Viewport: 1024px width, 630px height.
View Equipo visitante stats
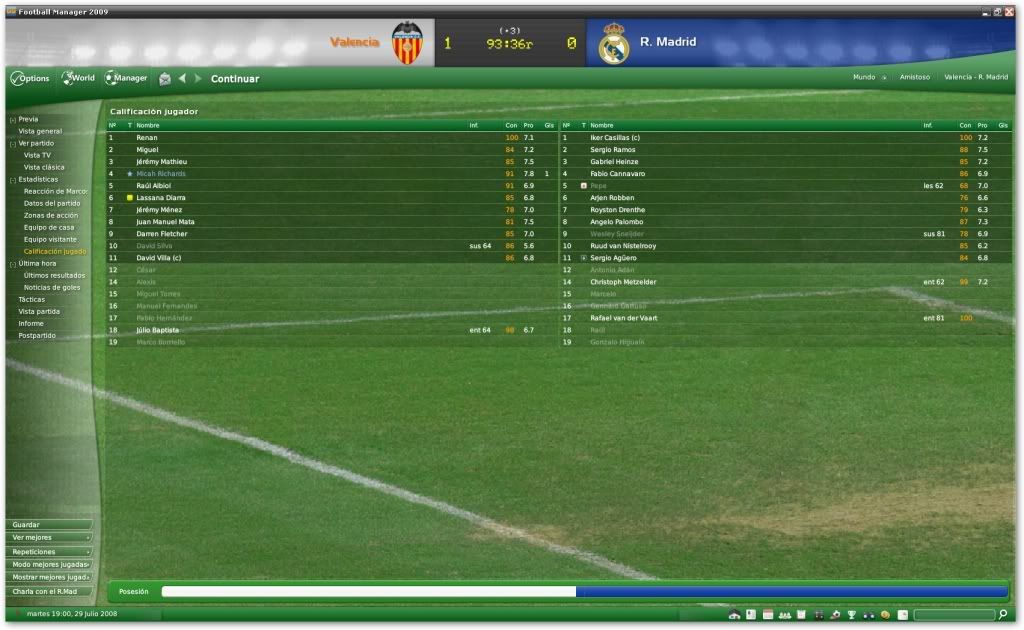point(52,239)
